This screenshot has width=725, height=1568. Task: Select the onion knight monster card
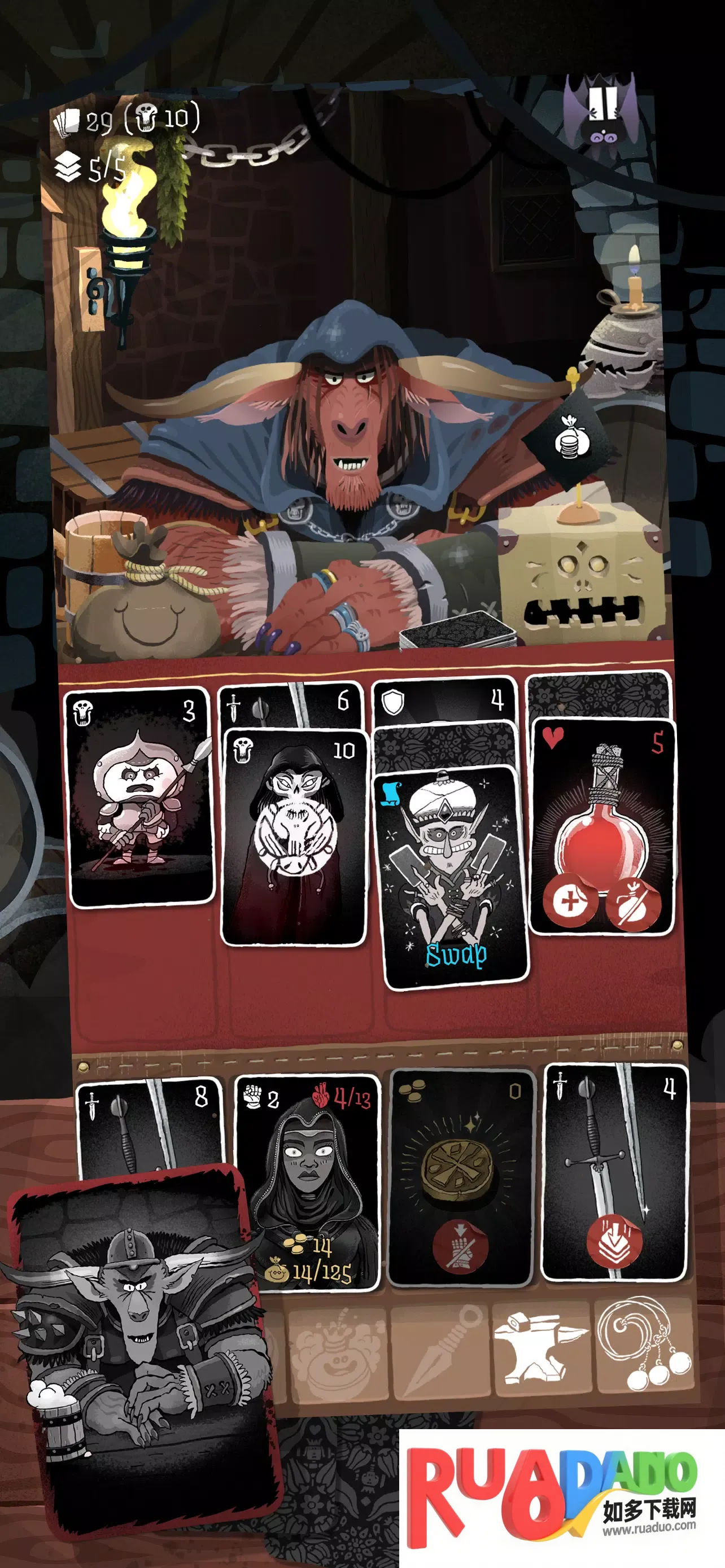point(141,798)
